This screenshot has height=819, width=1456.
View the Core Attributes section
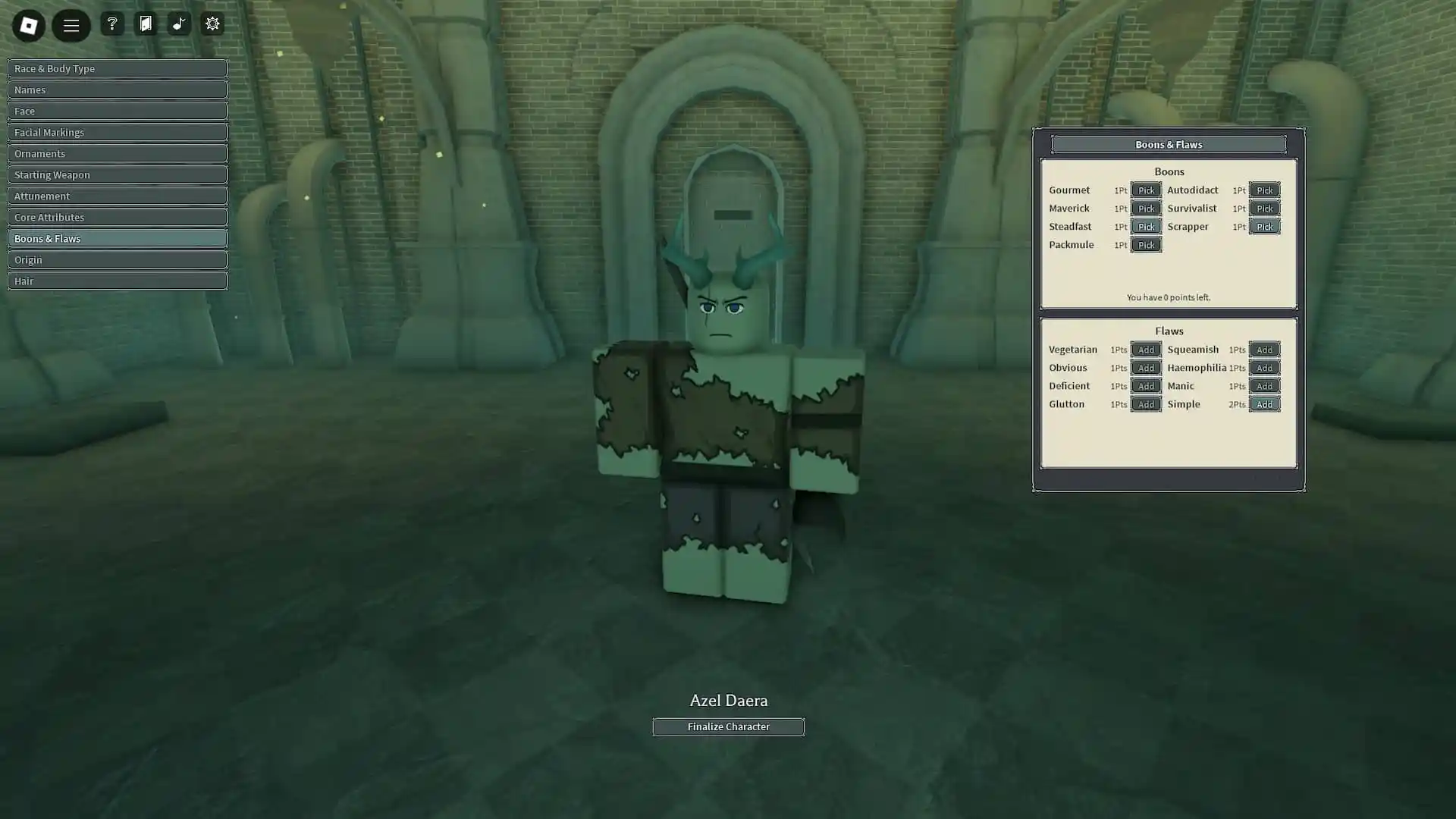118,217
